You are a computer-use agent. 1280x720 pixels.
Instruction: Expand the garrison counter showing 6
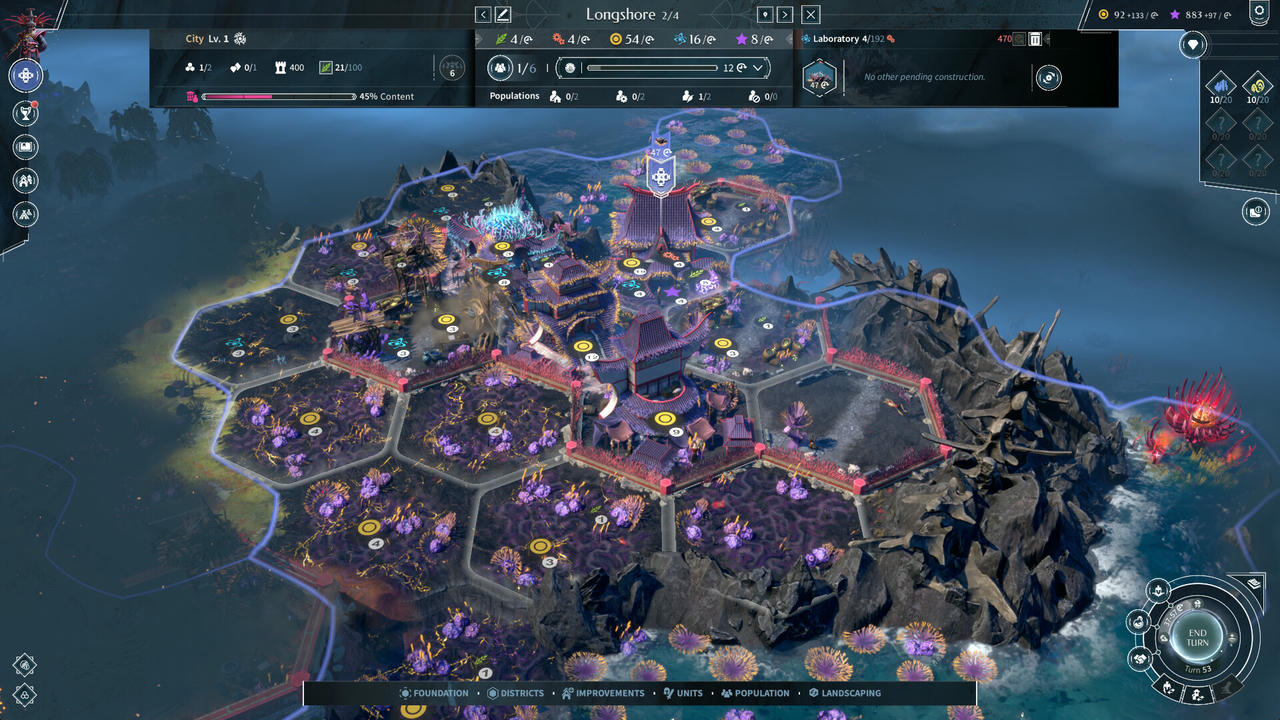(x=452, y=68)
